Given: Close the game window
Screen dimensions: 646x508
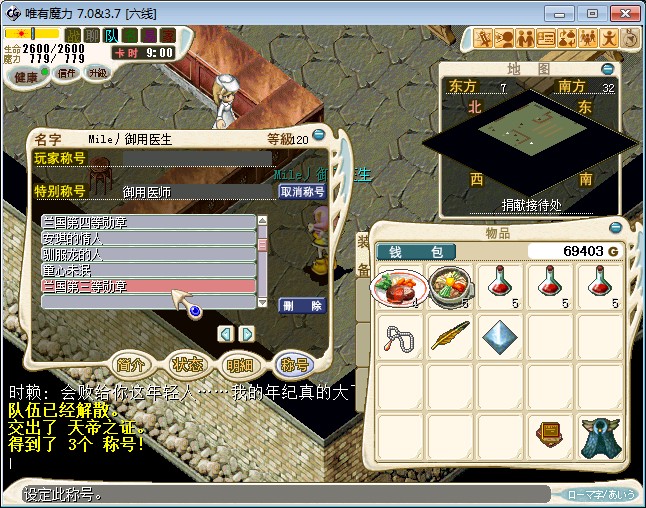Looking at the screenshot, I should 621,13.
